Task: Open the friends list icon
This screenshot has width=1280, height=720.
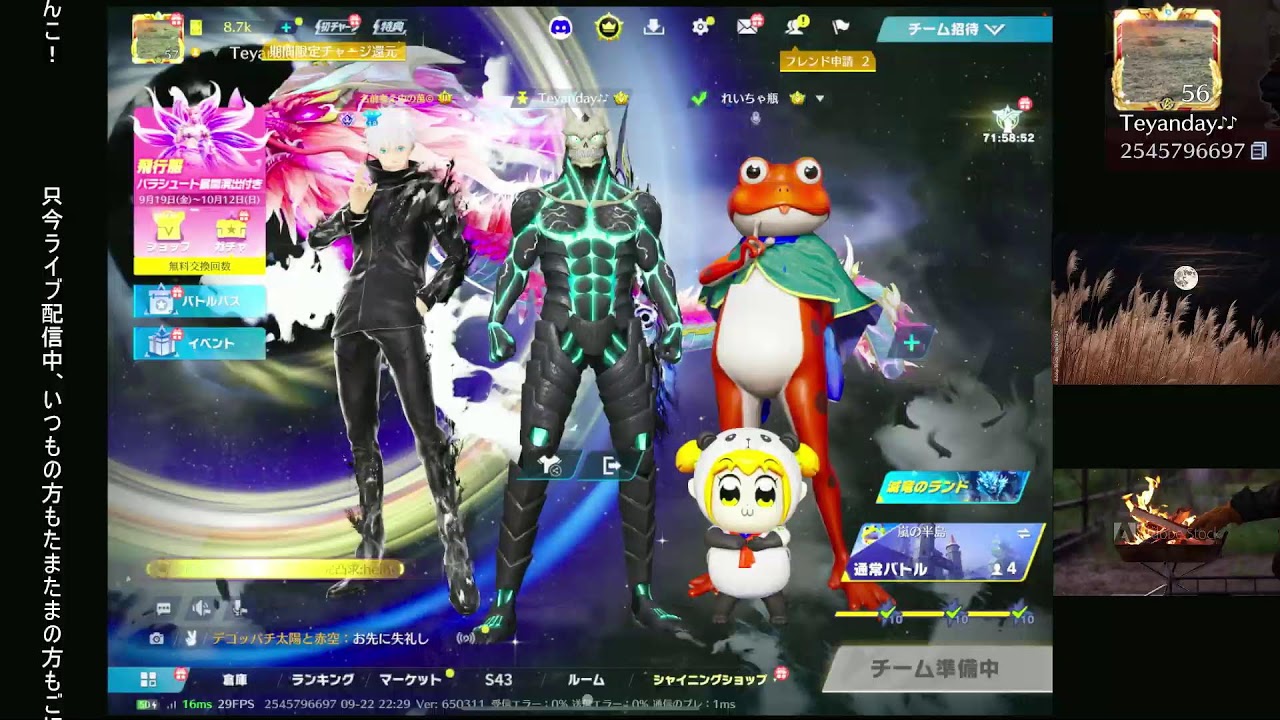Action: [795, 28]
